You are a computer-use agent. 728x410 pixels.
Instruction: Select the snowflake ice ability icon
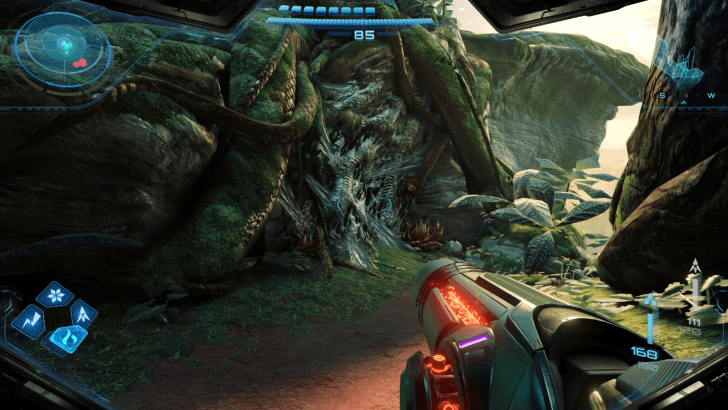(x=54, y=296)
